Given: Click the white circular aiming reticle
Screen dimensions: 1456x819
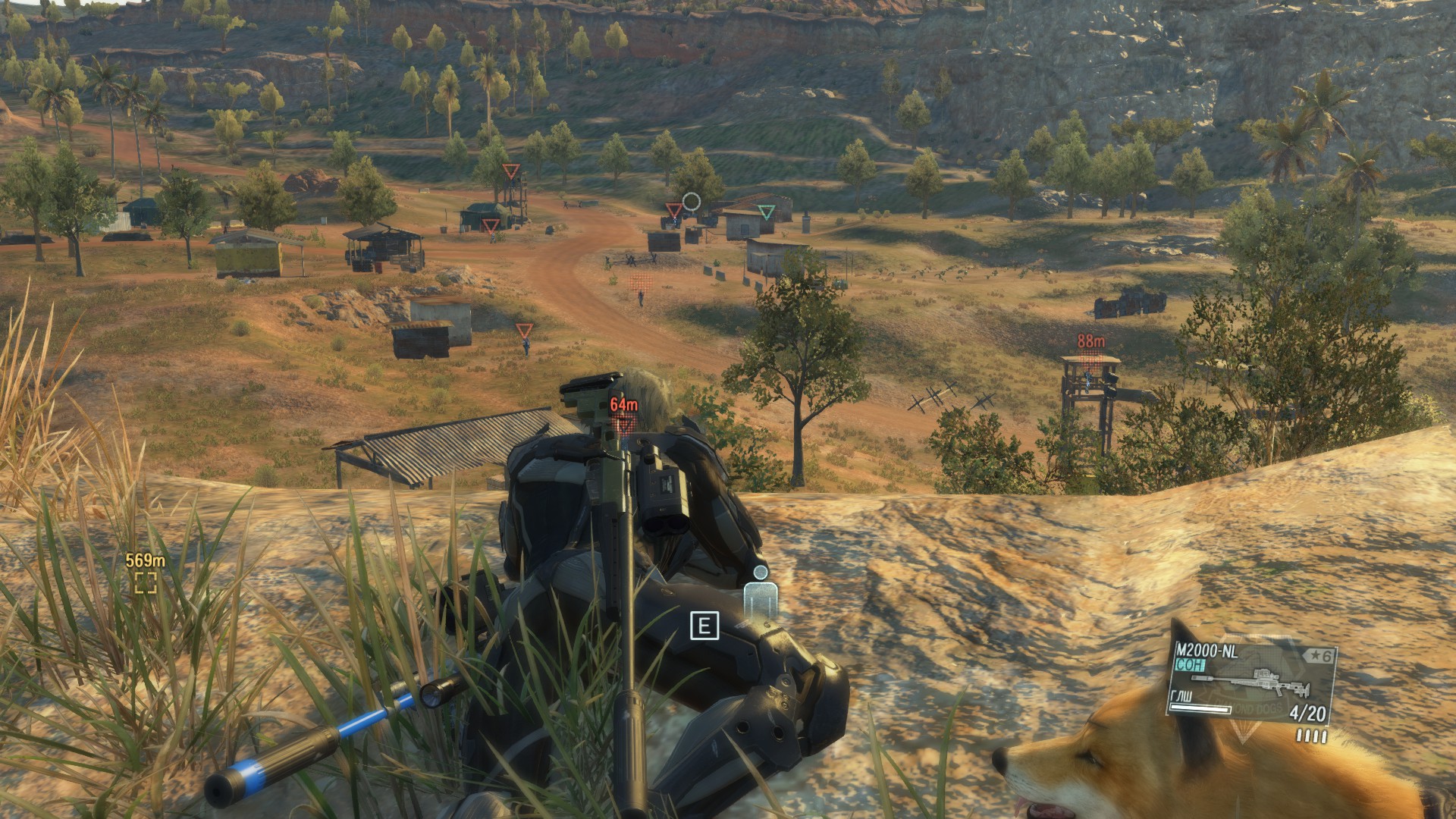Looking at the screenshot, I should [691, 201].
